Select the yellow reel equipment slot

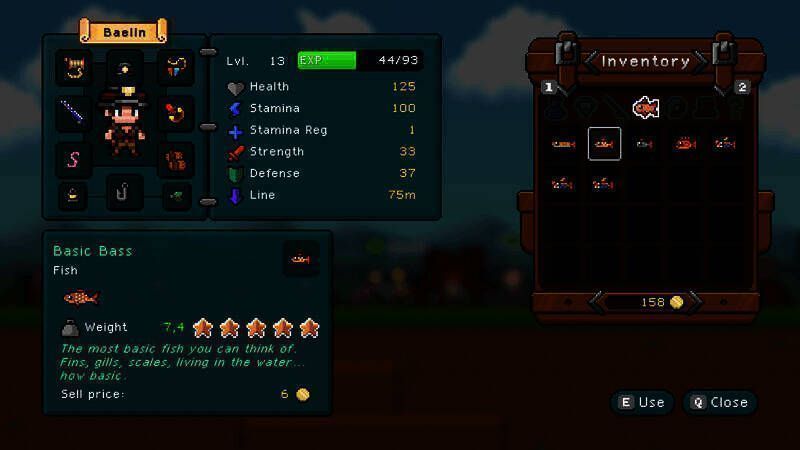[x=73, y=68]
